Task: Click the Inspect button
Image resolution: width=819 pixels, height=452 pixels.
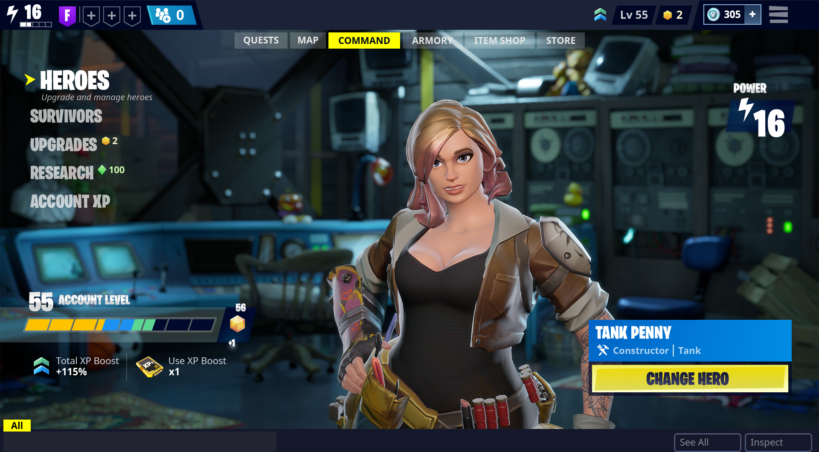Action: 778,442
